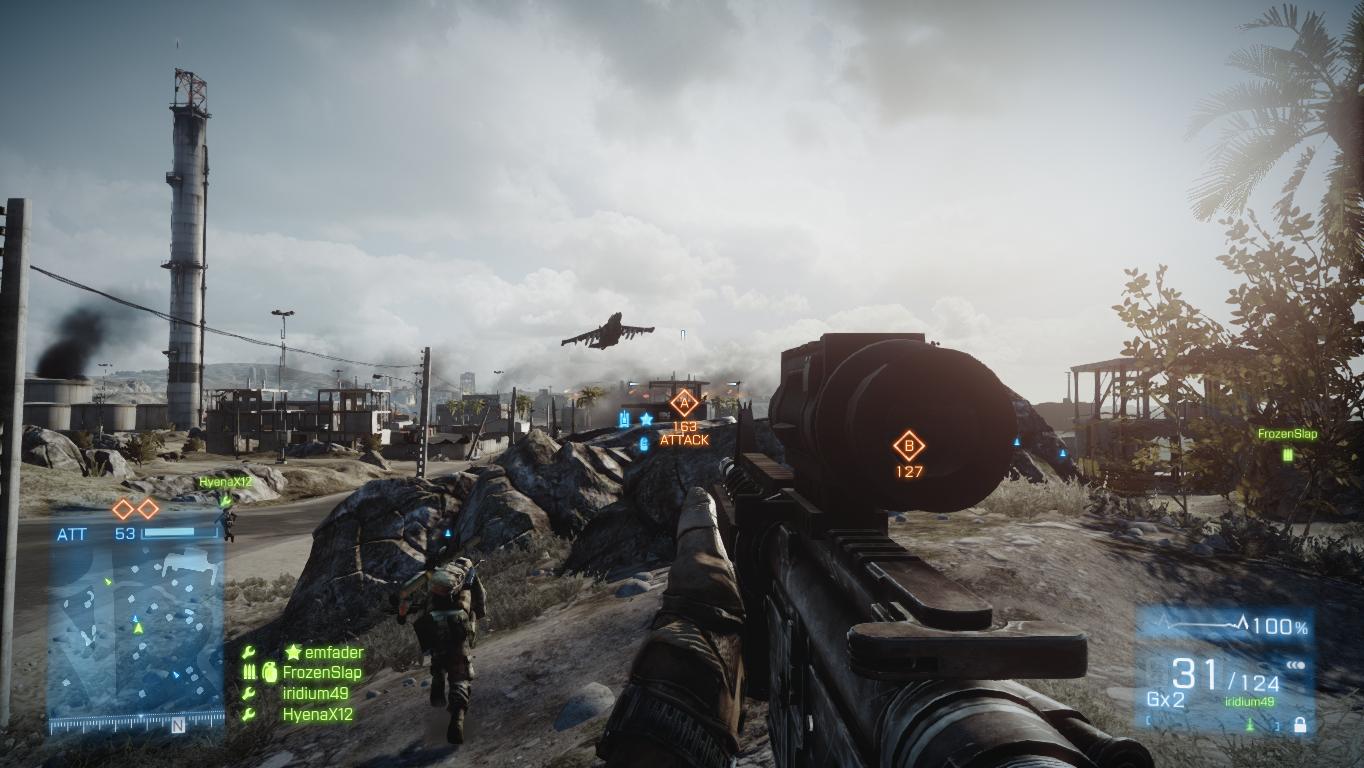Screen dimensions: 1364x768
Task: Click the attacker ticket progress bar
Action: [x=178, y=530]
